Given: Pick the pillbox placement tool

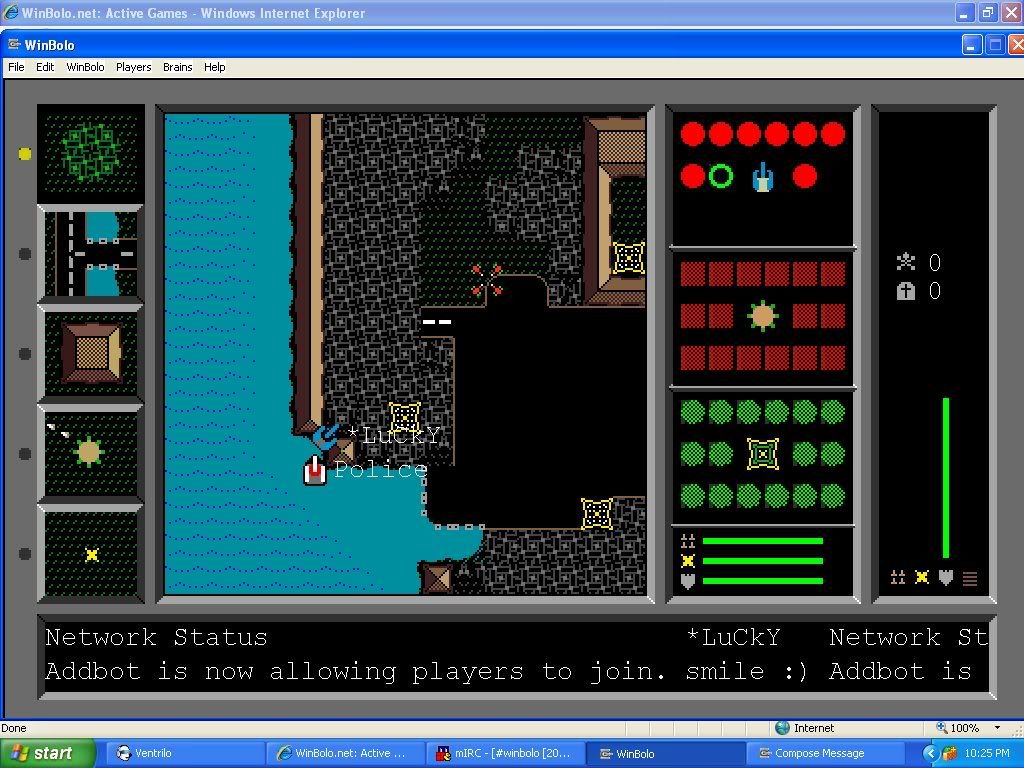Looking at the screenshot, I should 91,453.
